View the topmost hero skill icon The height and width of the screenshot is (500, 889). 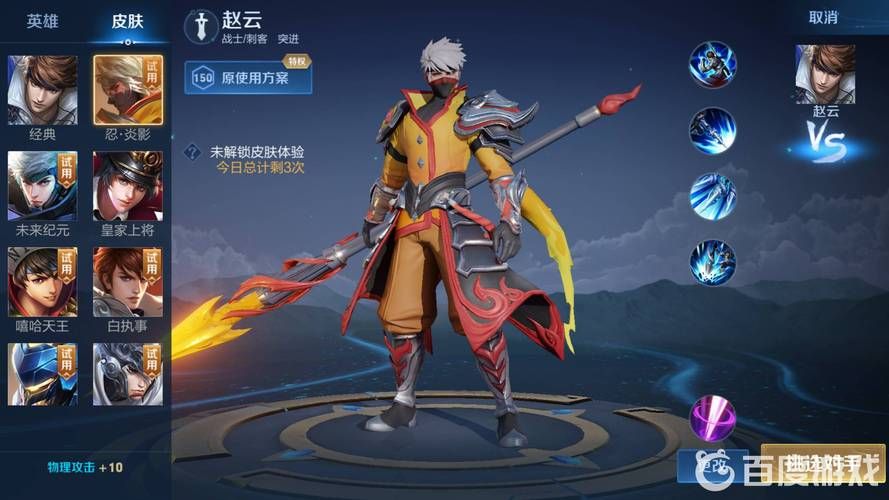click(712, 65)
